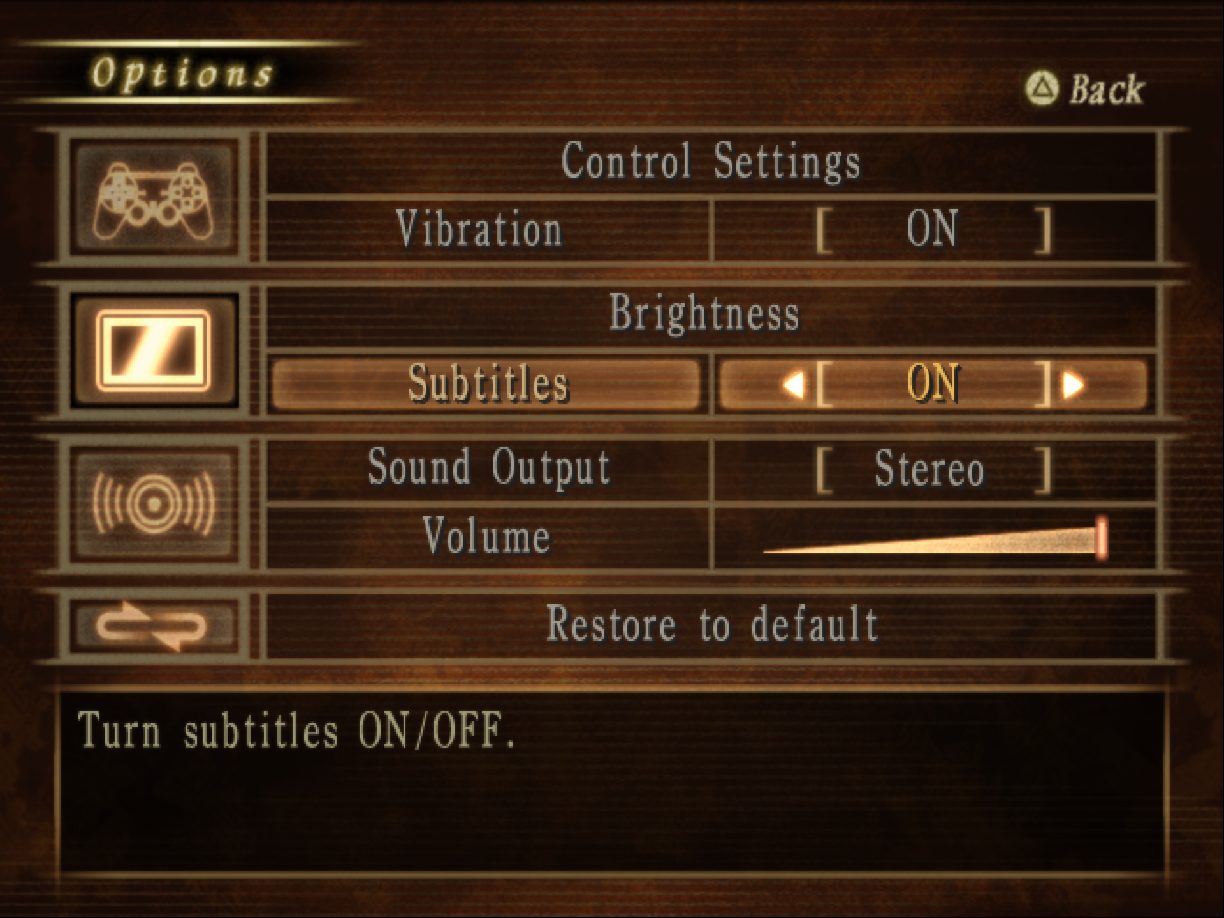
Task: Select the Volume option row
Action: tap(486, 537)
